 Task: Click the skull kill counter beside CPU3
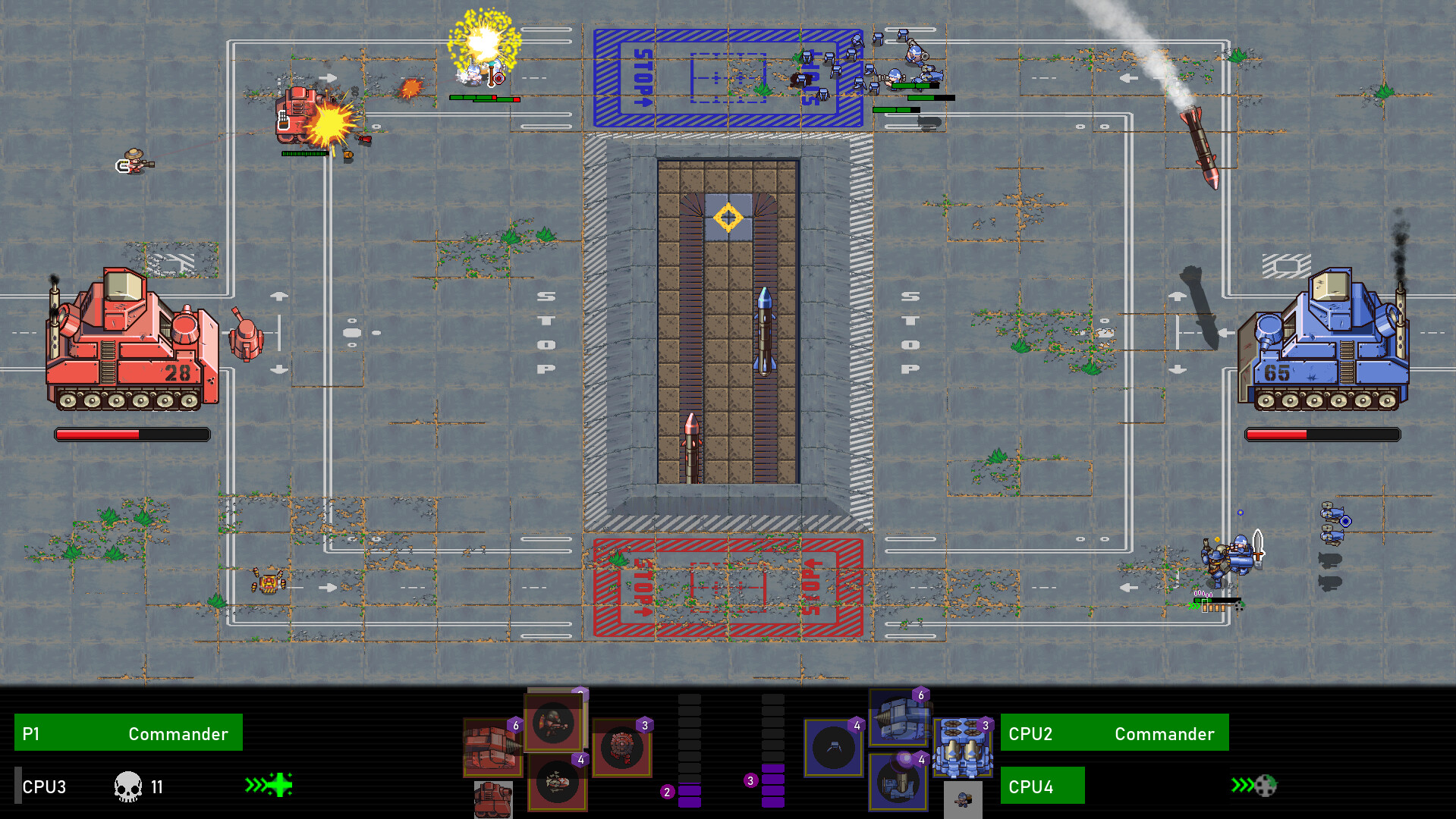127,786
